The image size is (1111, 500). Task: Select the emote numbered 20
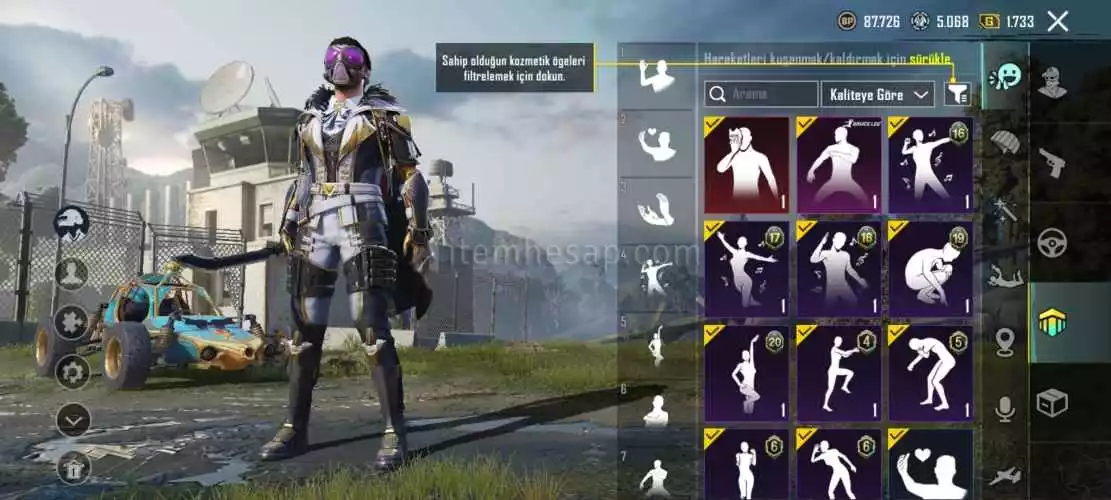coord(746,373)
